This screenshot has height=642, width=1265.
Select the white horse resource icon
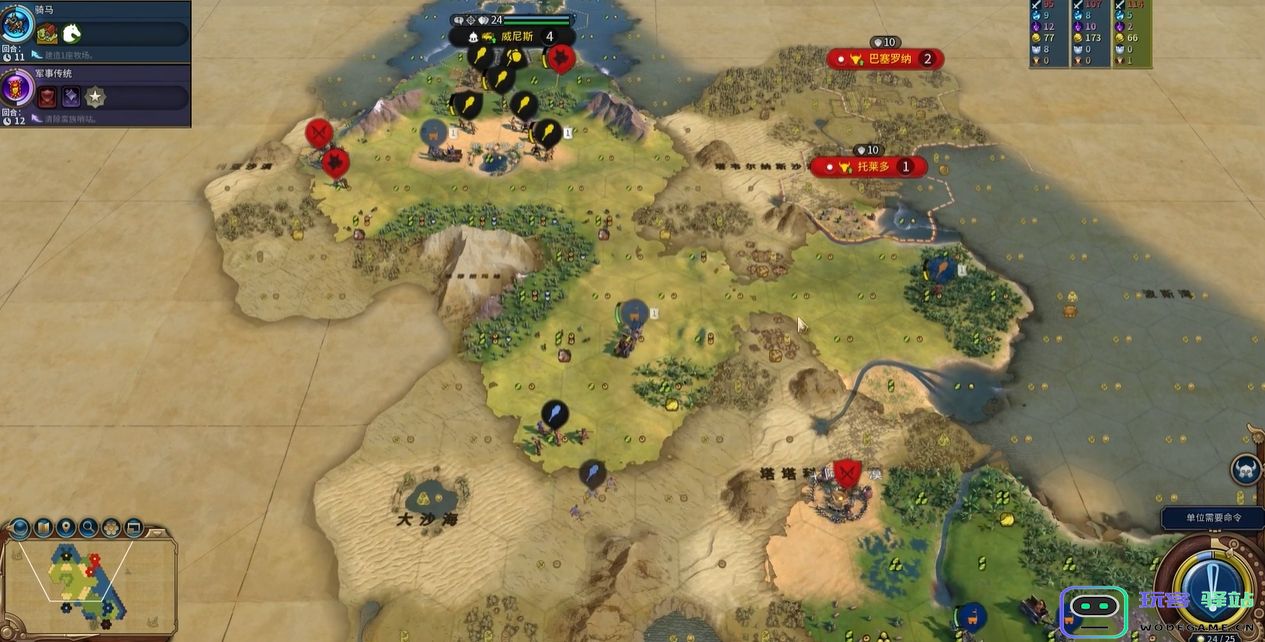(72, 33)
